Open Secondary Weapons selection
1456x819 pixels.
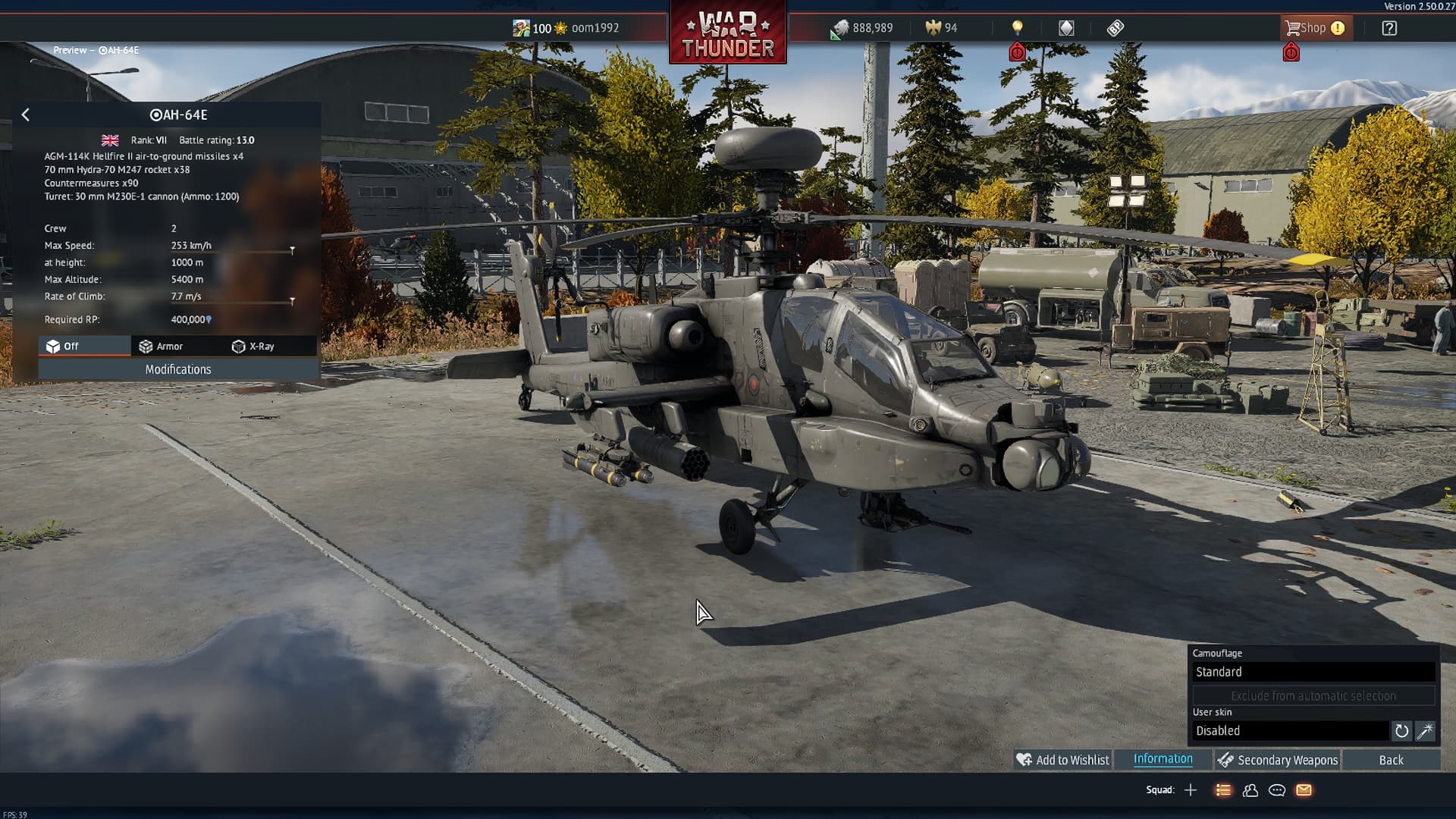coord(1278,760)
